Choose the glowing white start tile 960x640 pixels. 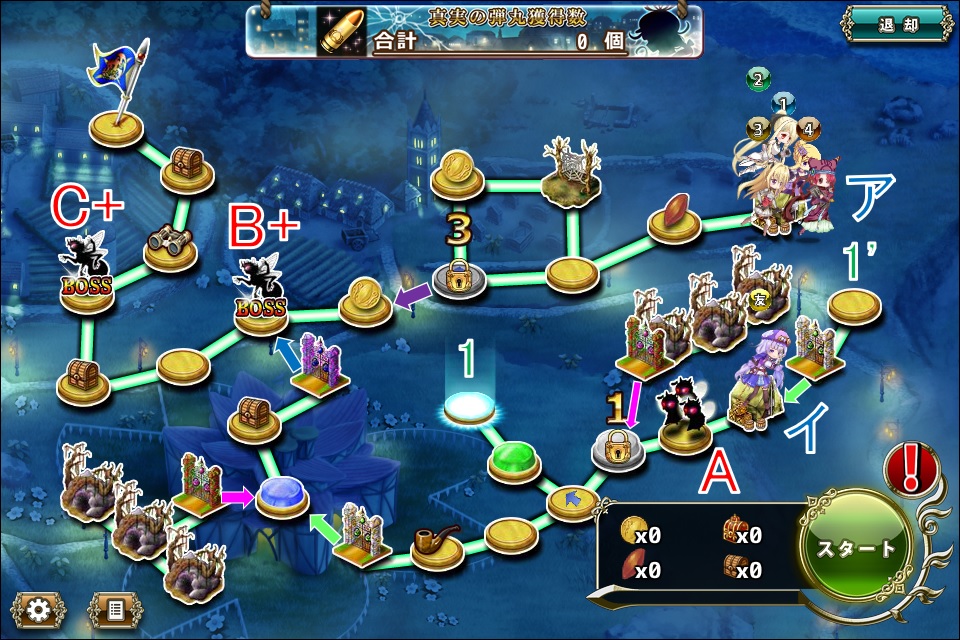(x=470, y=407)
